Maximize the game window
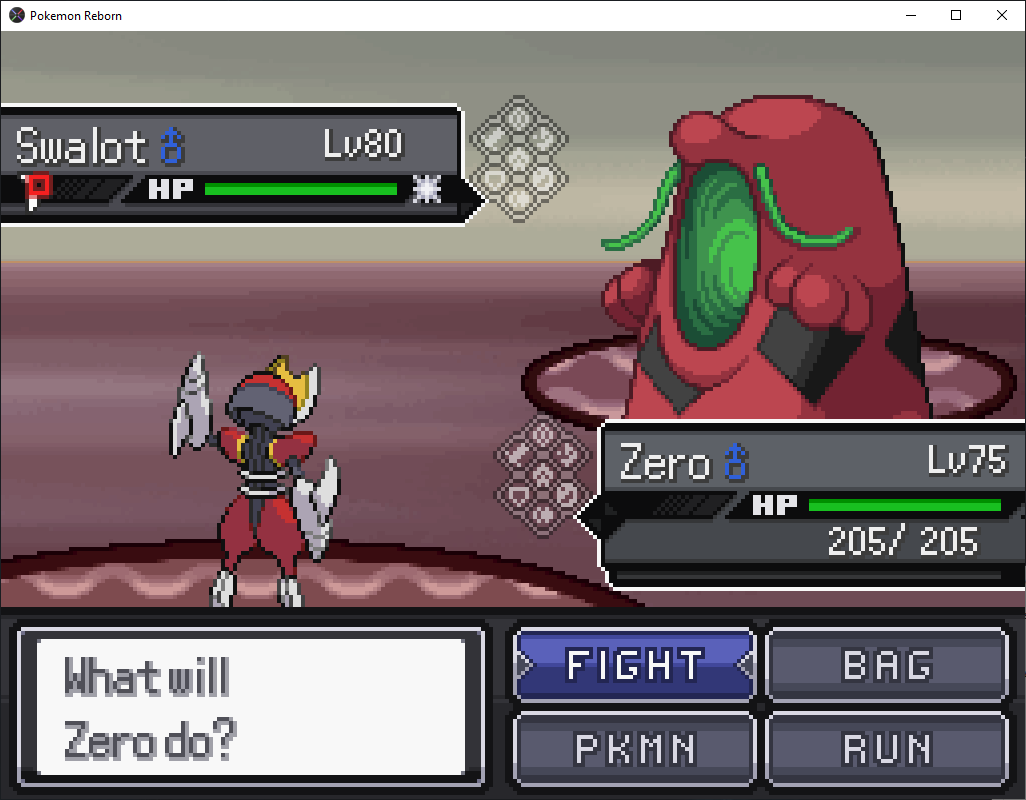This screenshot has height=800, width=1026. (956, 15)
